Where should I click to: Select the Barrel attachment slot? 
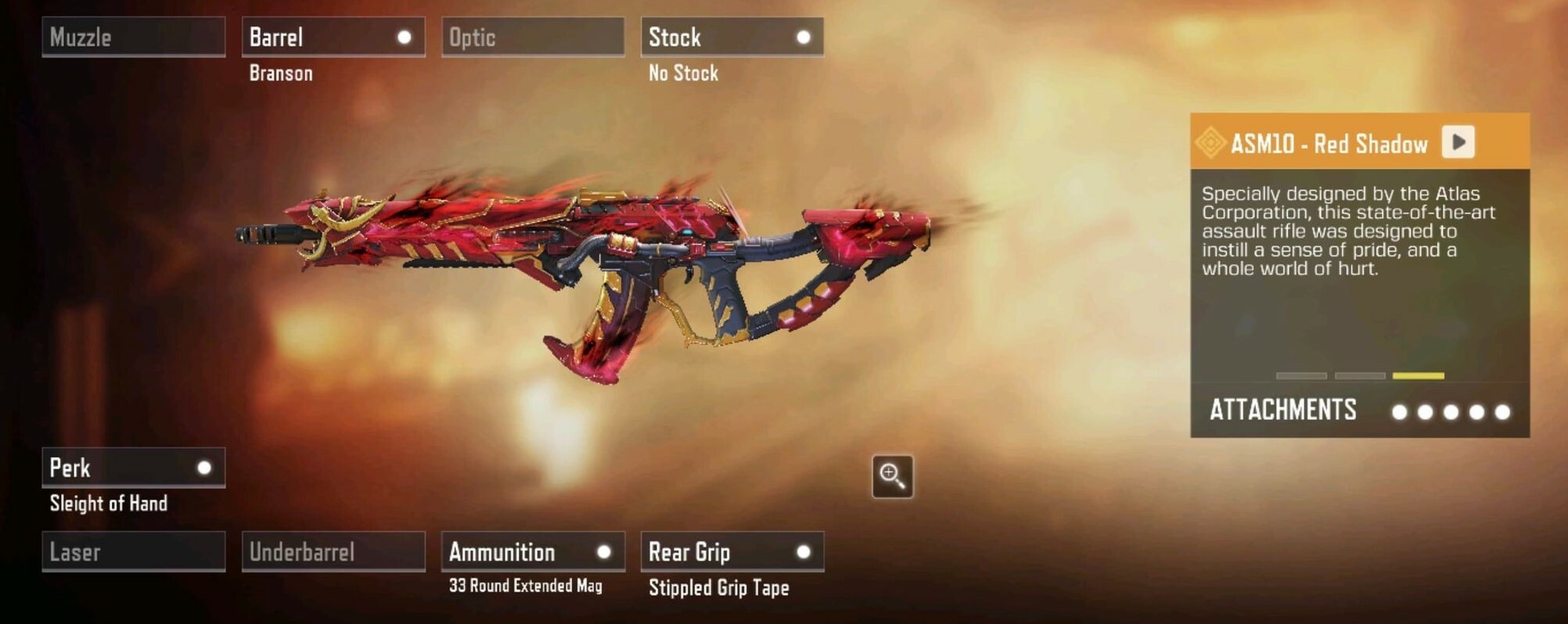333,37
